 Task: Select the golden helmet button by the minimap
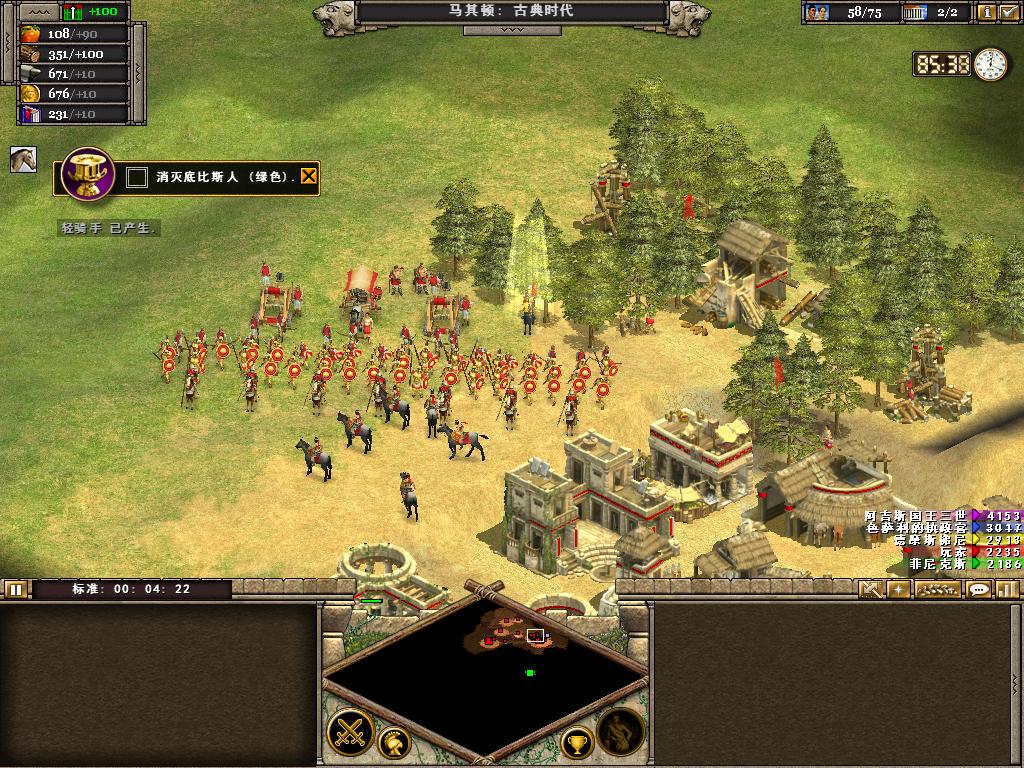click(394, 743)
